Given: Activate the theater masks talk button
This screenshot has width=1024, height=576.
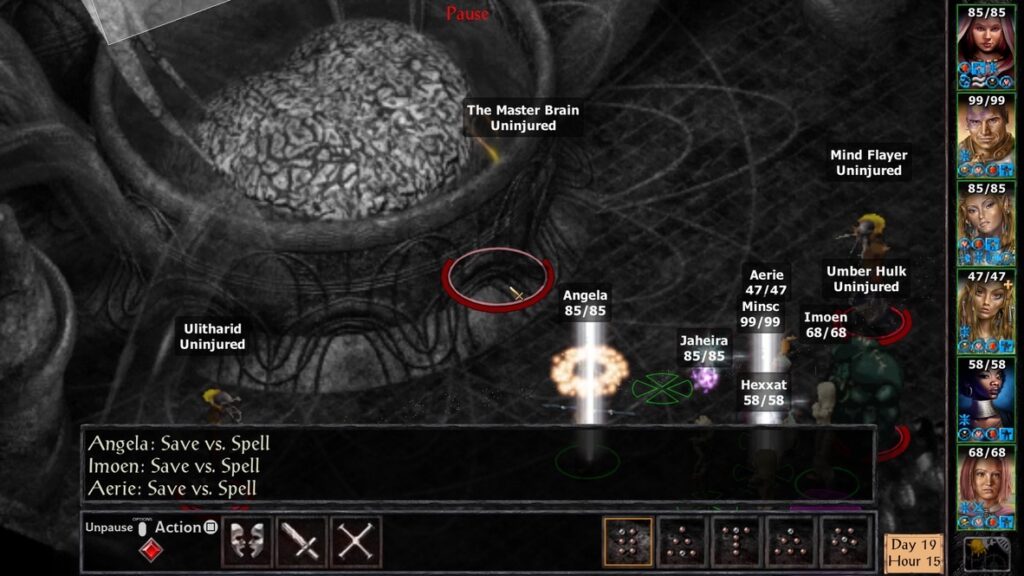Looking at the screenshot, I should (x=246, y=541).
